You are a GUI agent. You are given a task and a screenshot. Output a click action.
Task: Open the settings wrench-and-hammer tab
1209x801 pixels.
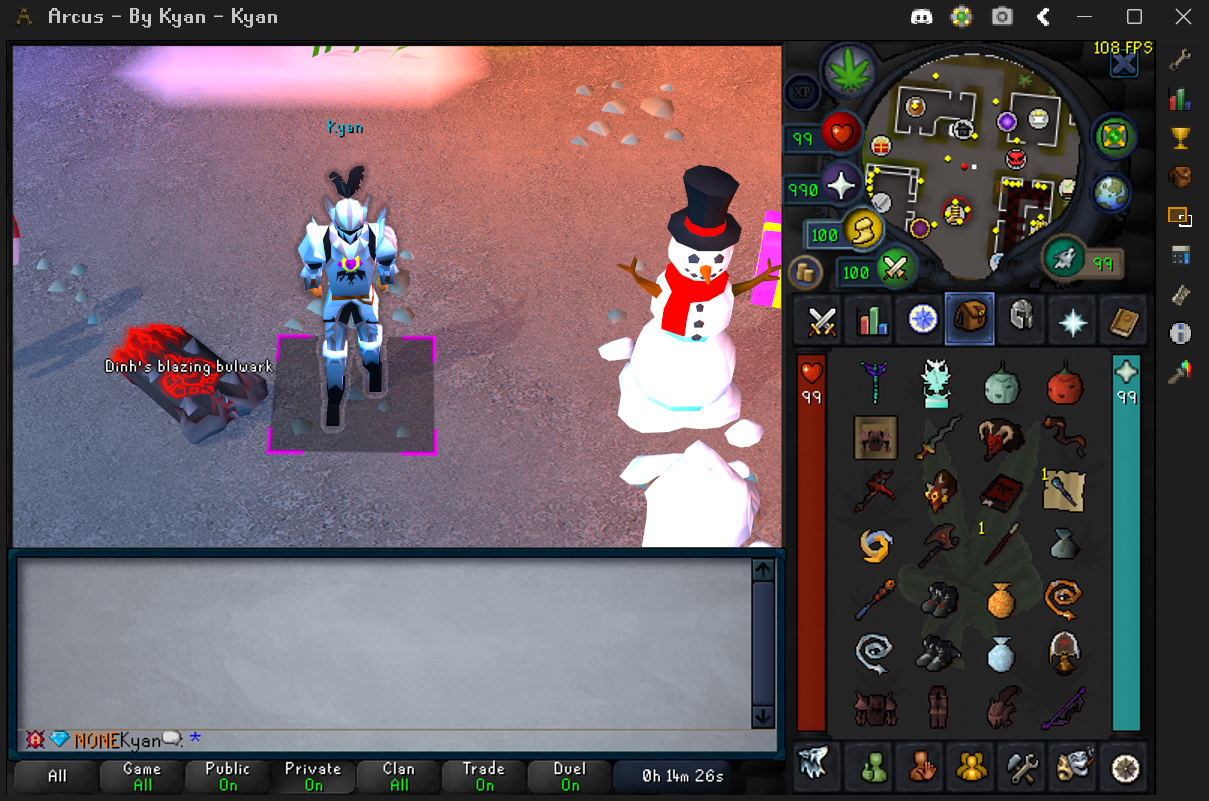1023,768
